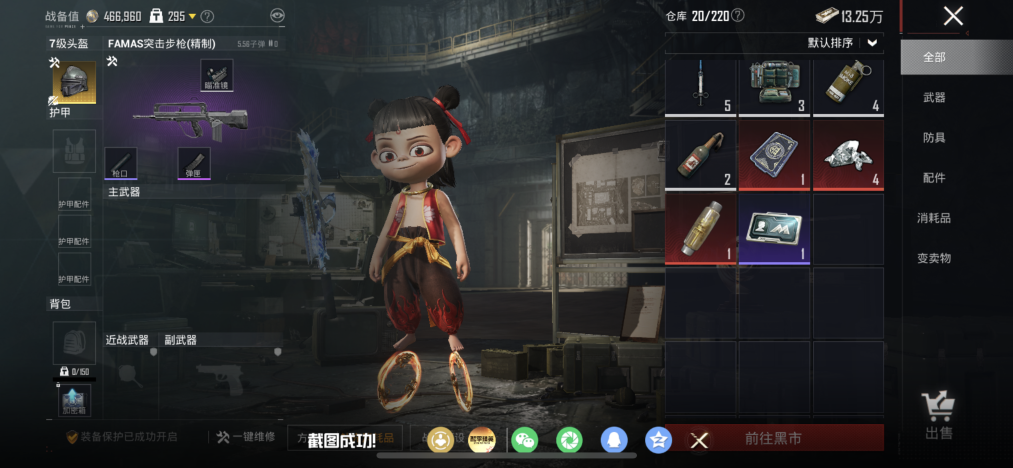The width and height of the screenshot is (1013, 468).
Task: Share the screenshot to WeChat
Action: click(x=524, y=439)
